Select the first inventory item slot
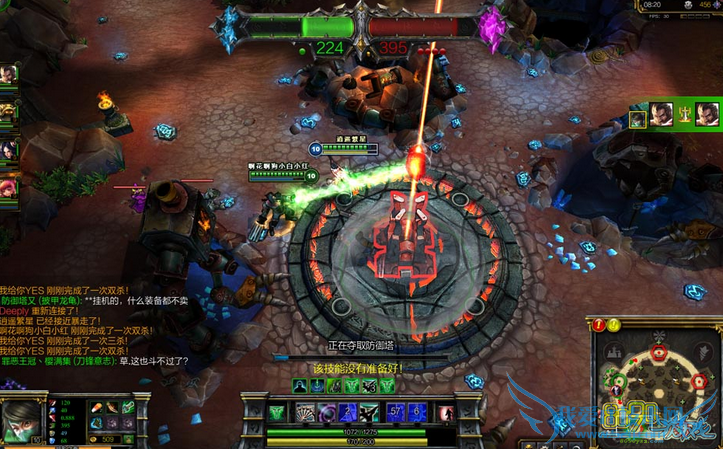Screen dimensions: 723x449 click(95, 406)
